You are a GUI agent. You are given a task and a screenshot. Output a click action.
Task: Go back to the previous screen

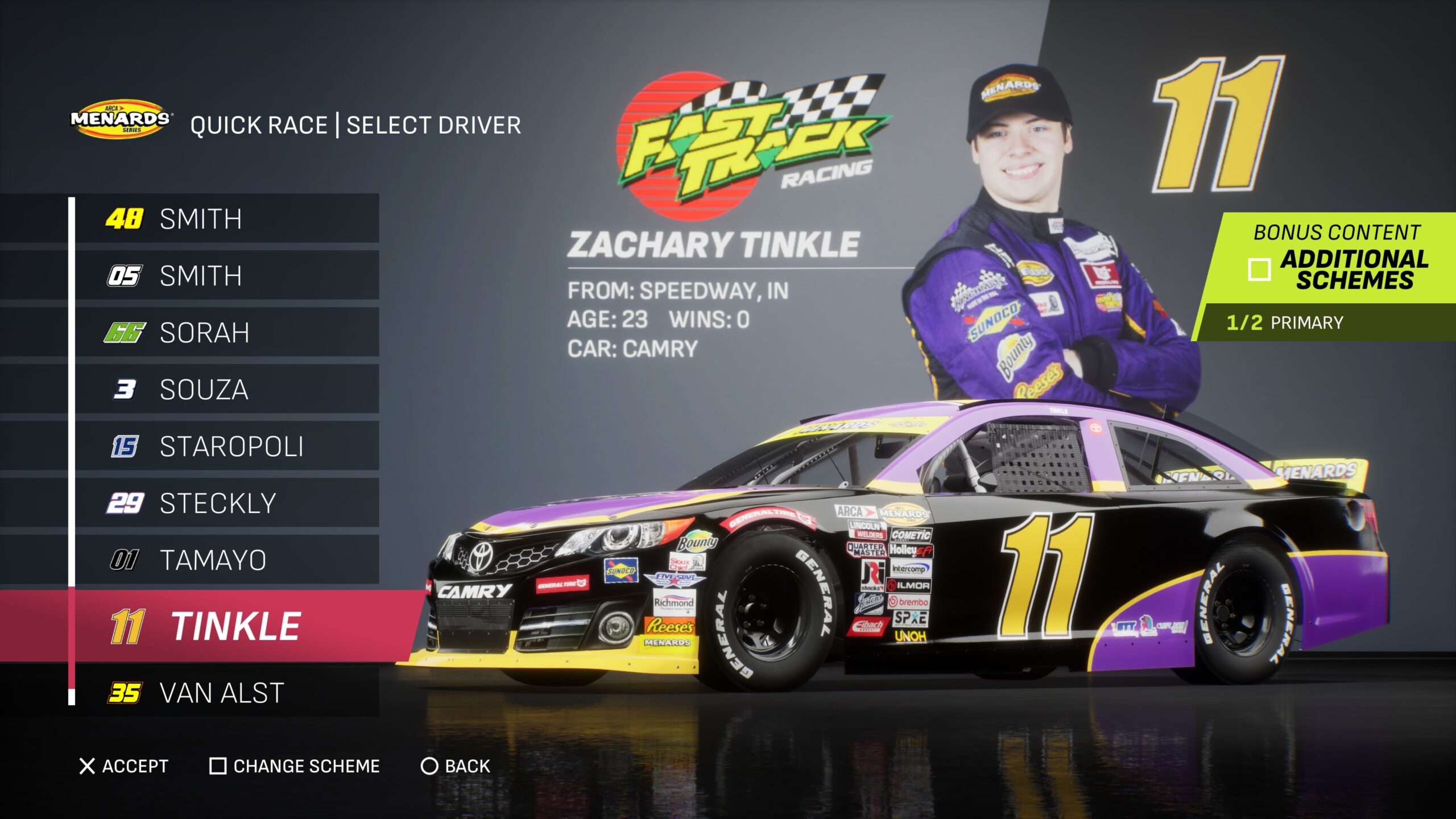click(x=455, y=766)
